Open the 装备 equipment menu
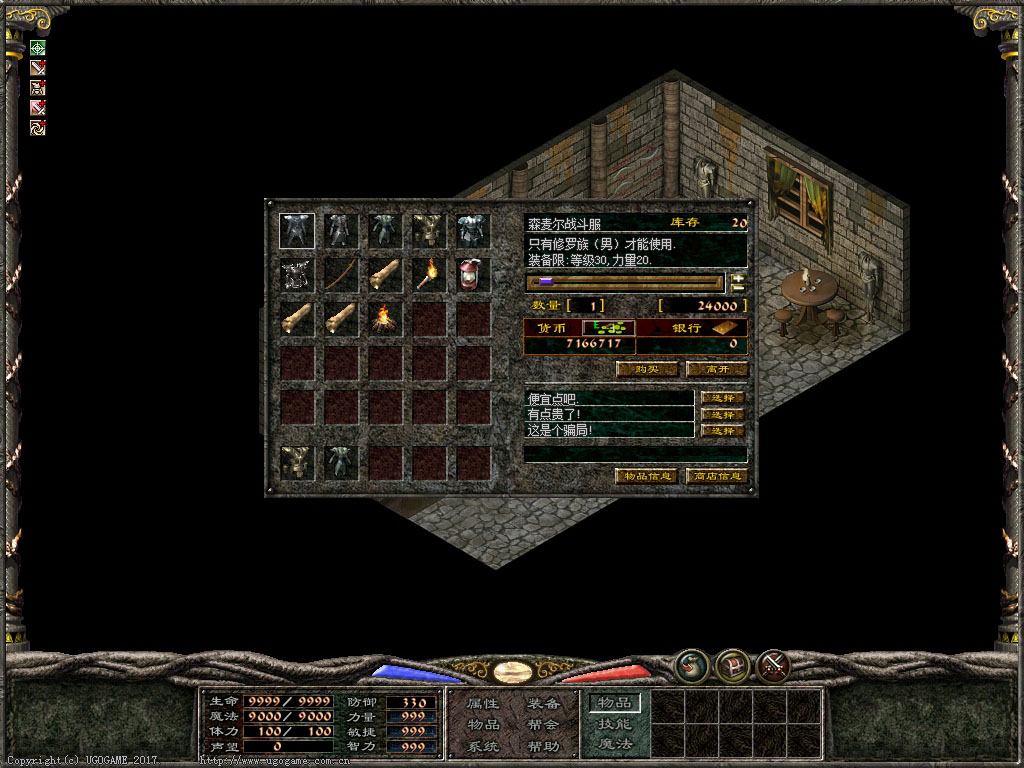Viewport: 1024px width, 768px height. coord(543,704)
